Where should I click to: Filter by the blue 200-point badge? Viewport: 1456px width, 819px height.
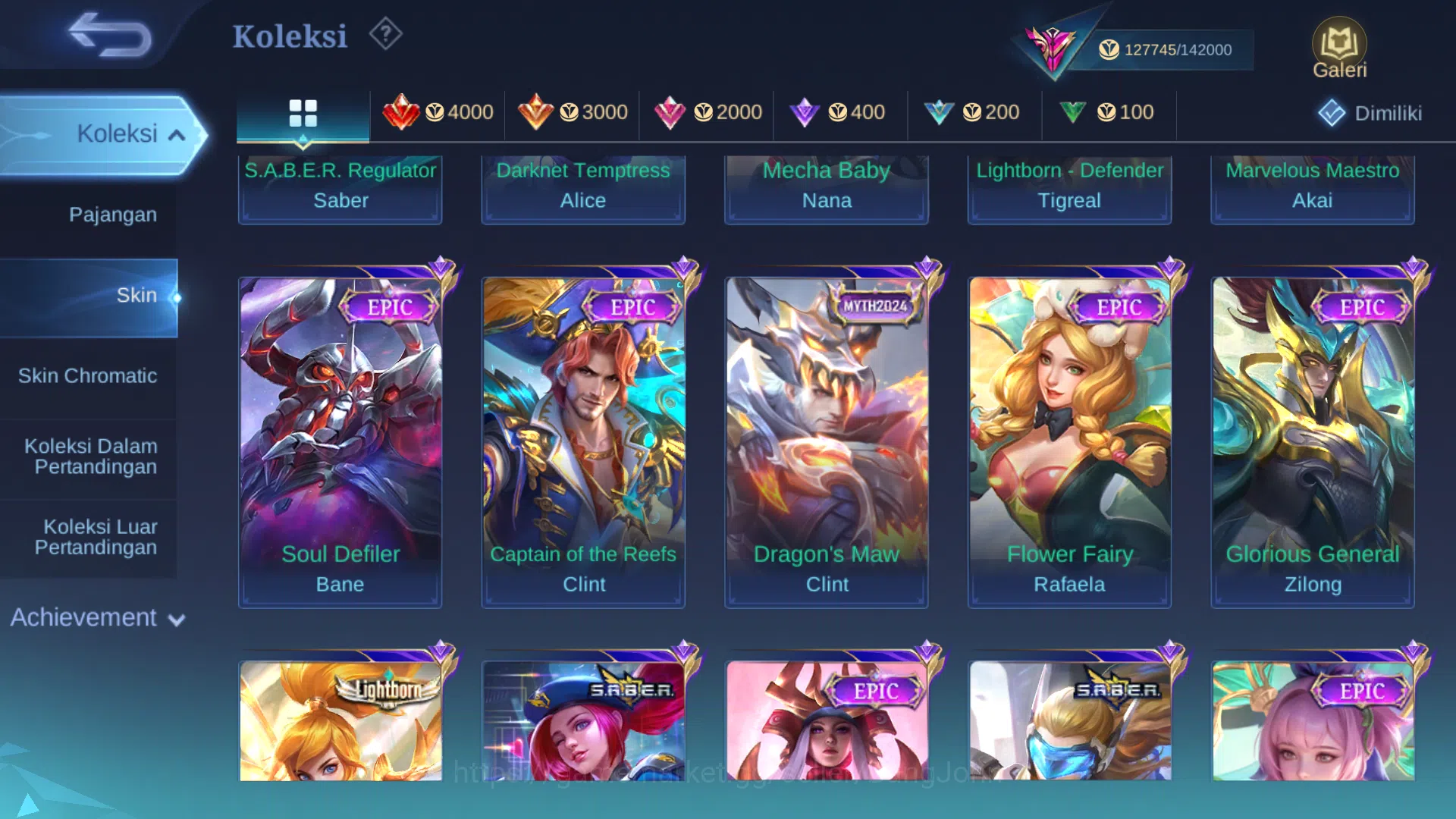coord(974,112)
